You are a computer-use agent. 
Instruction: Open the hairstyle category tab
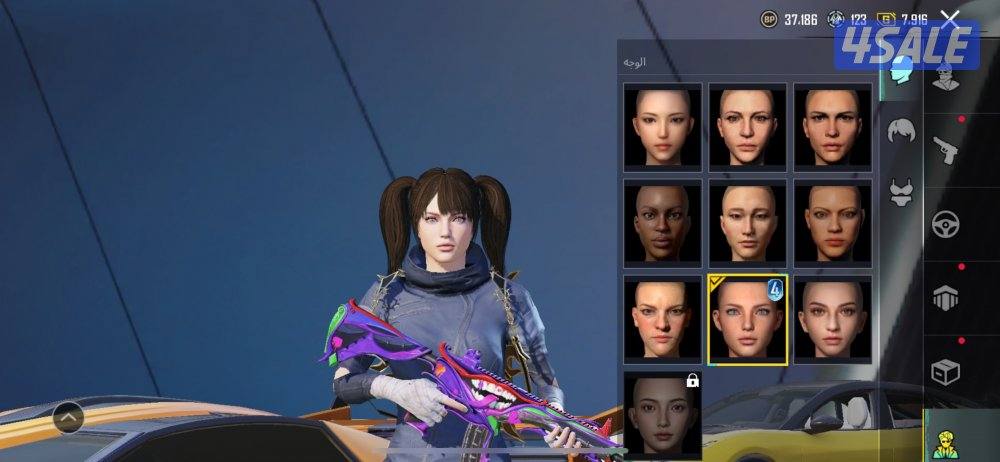[x=902, y=131]
